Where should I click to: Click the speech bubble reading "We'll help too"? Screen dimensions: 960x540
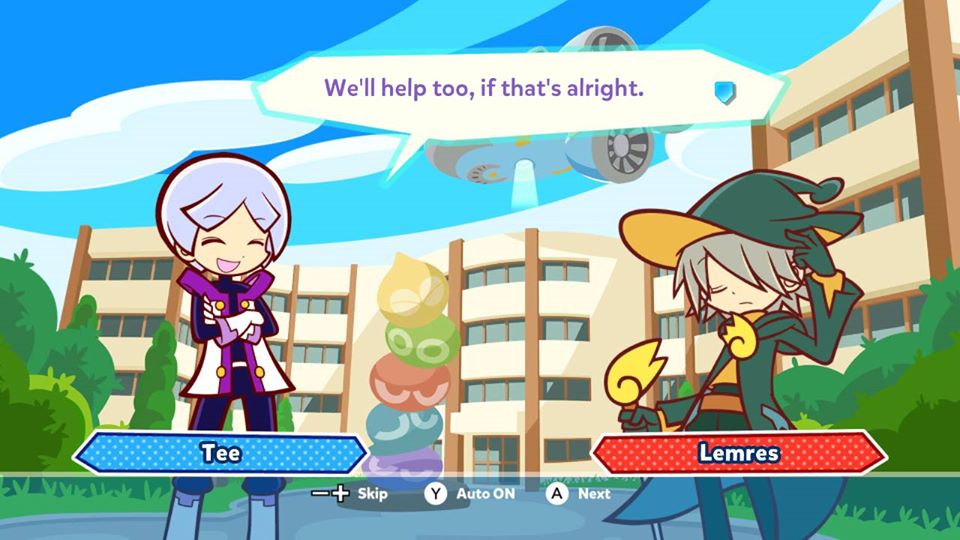[x=485, y=89]
